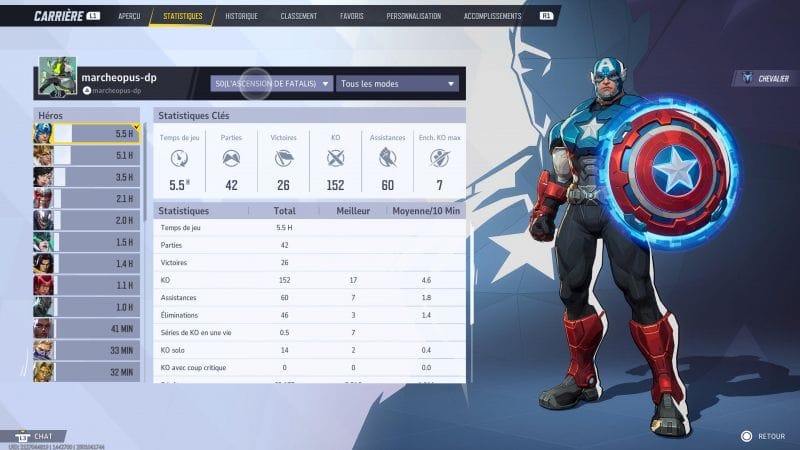Choose the hero with 41 MIN playtime
The width and height of the screenshot is (800, 450).
click(86, 329)
